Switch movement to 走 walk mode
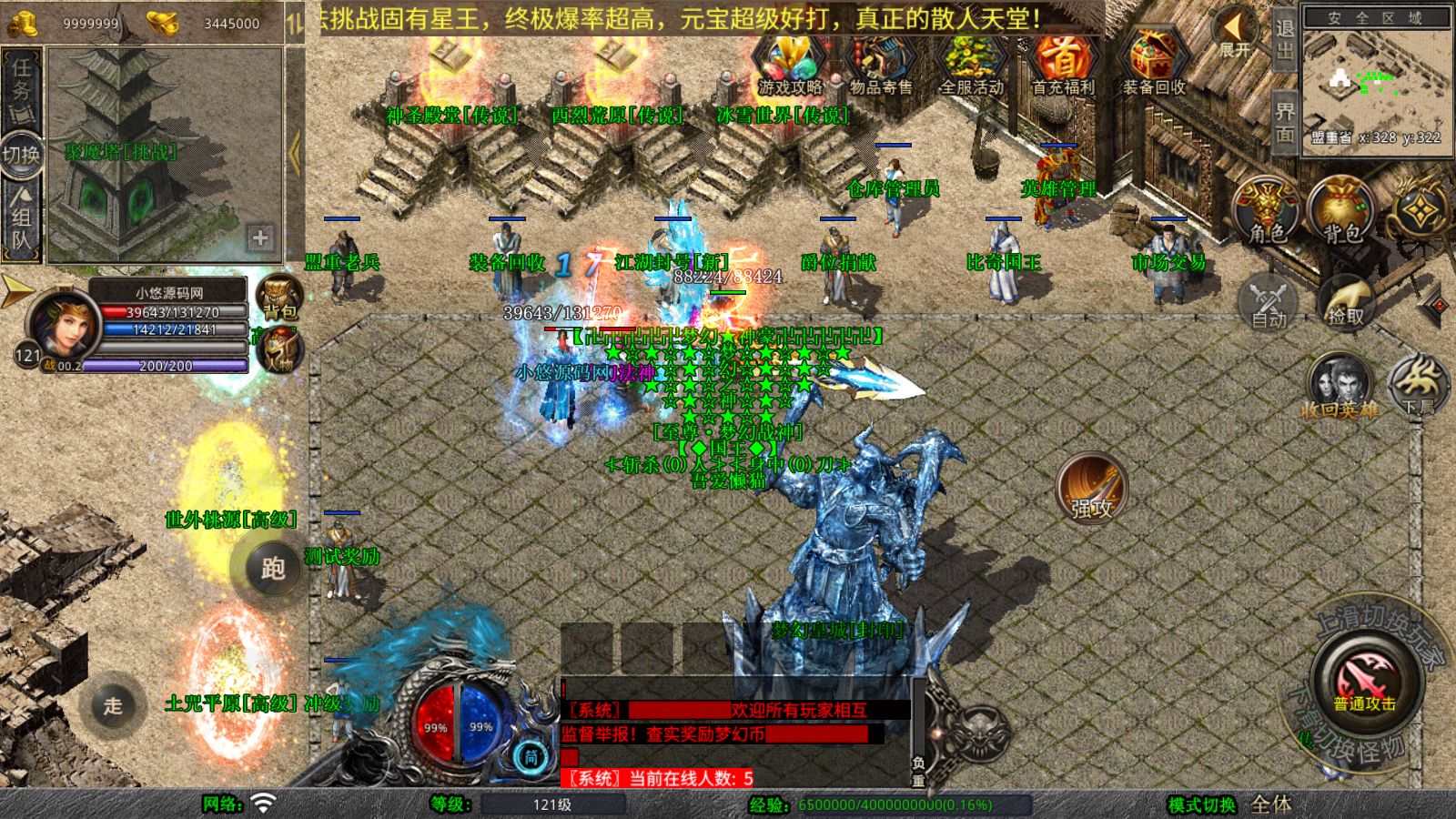 (113, 705)
